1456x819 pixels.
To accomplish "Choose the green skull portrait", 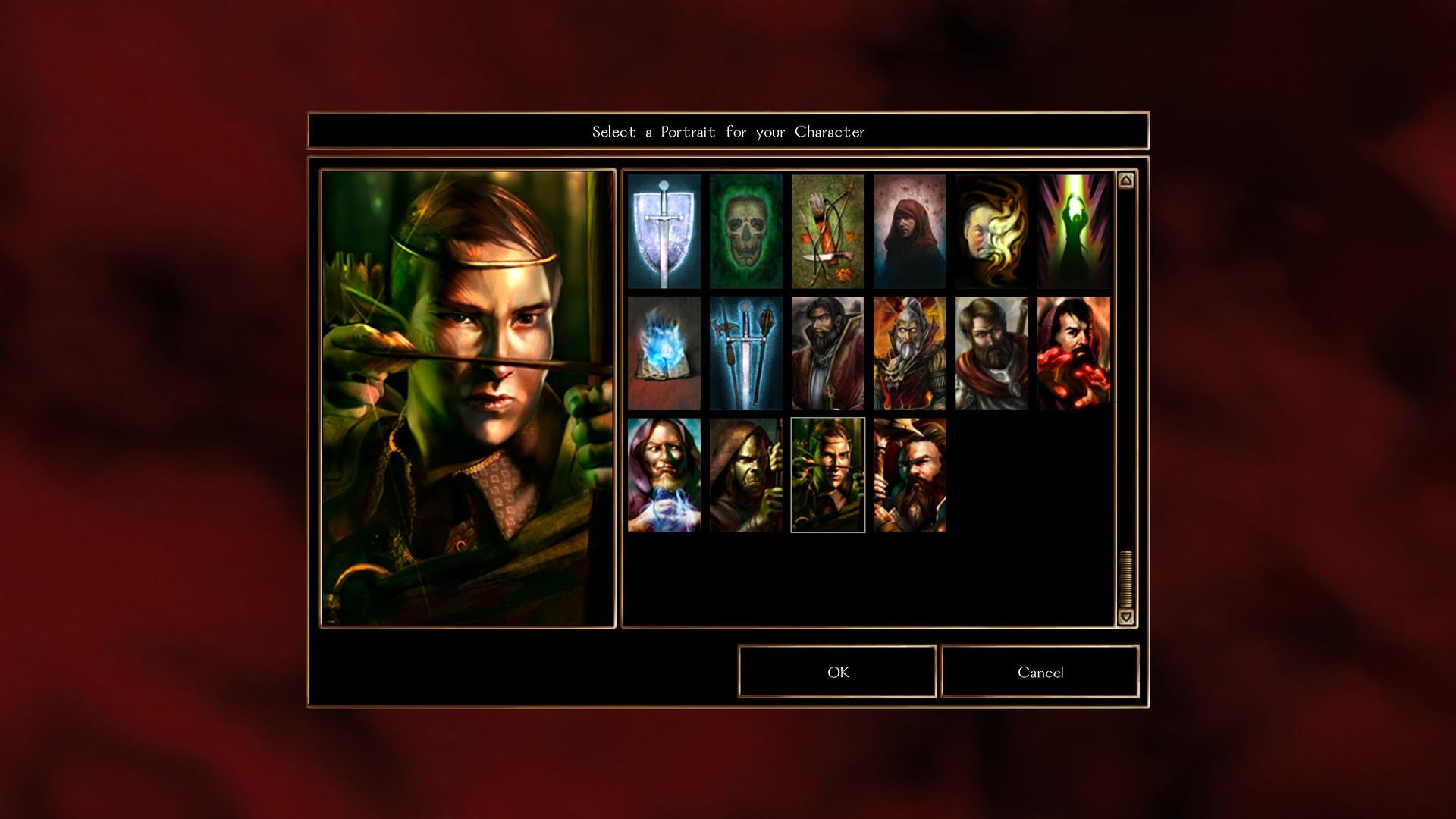I will pos(745,231).
